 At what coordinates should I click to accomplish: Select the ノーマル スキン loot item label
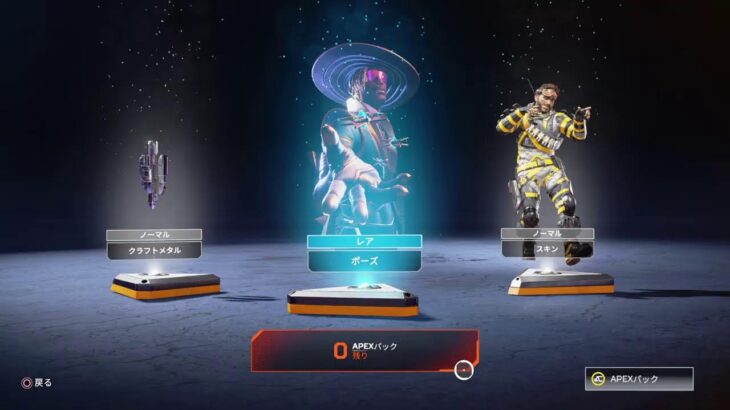(547, 250)
